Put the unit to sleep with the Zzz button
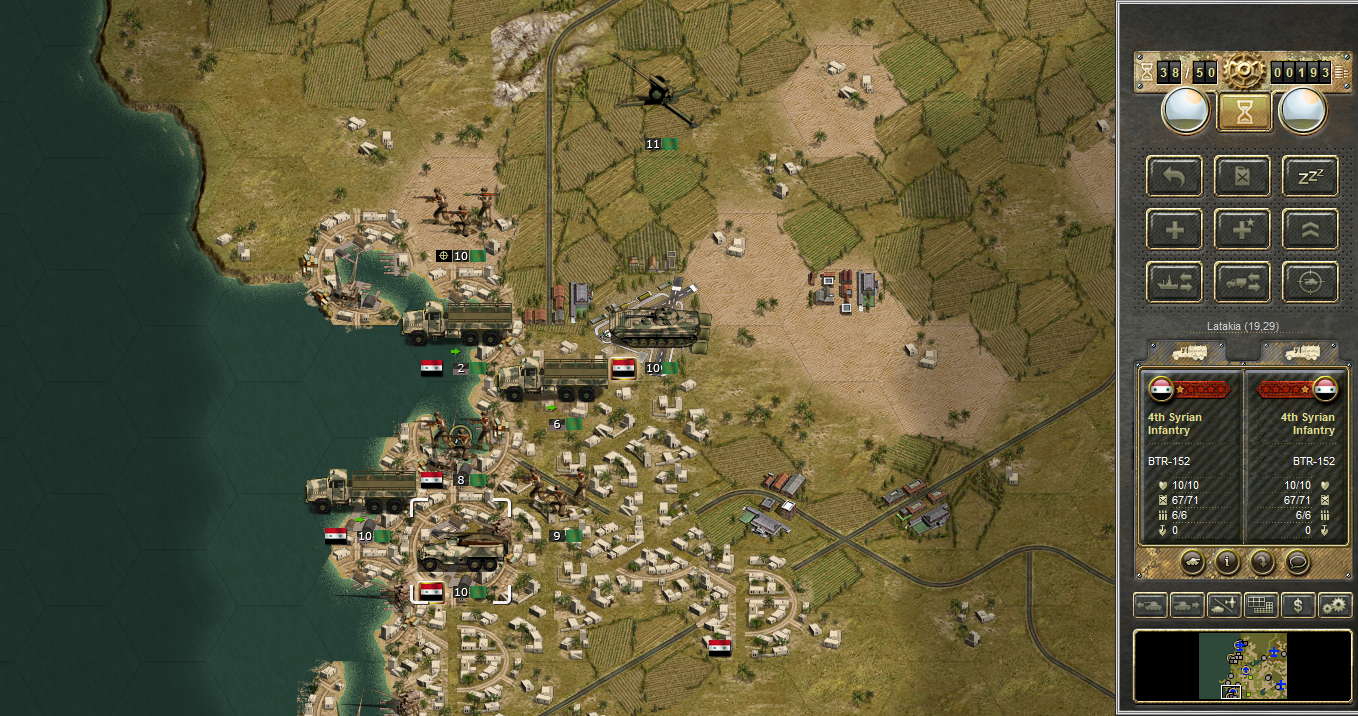This screenshot has height=716, width=1358. (x=1310, y=176)
